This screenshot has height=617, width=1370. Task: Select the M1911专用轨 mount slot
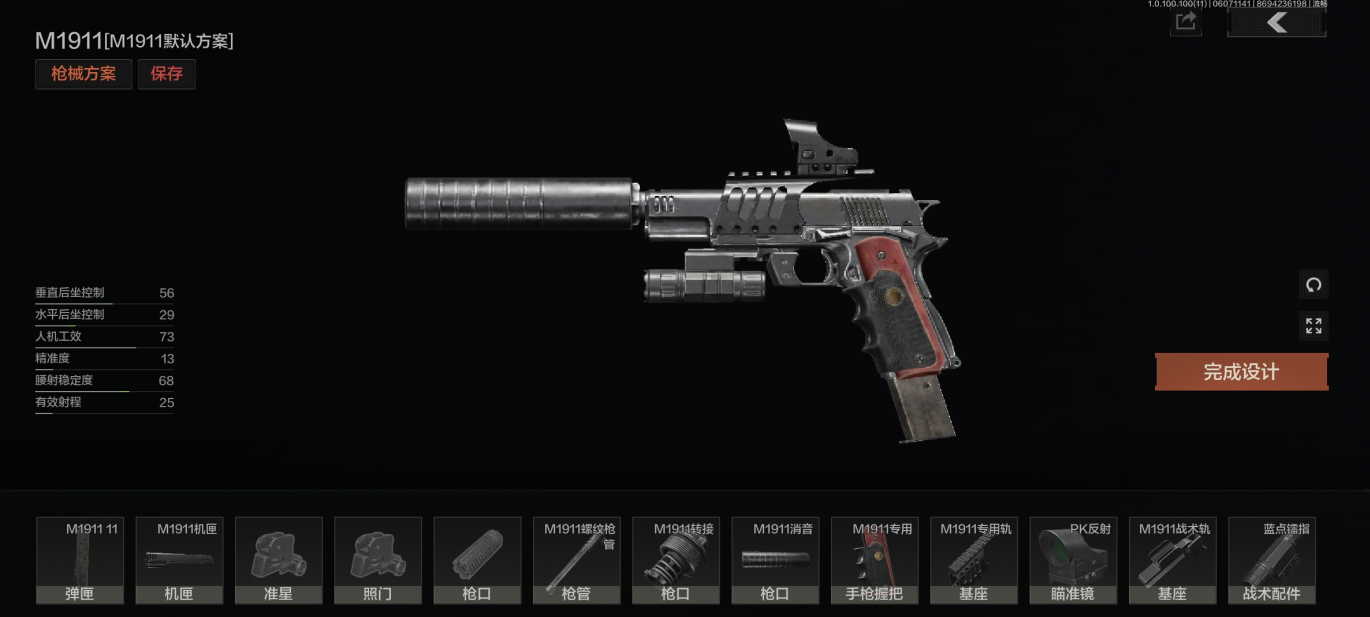(x=974, y=560)
